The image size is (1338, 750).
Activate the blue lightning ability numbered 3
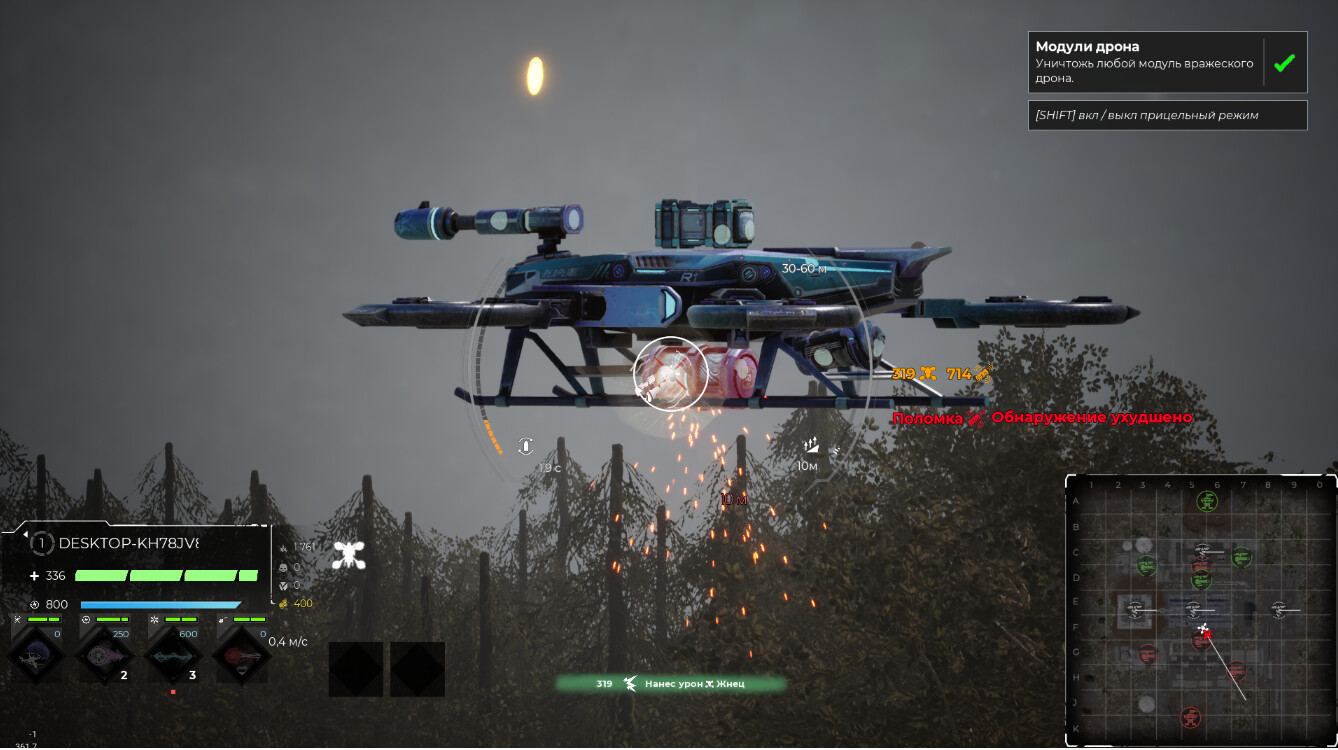coord(173,657)
